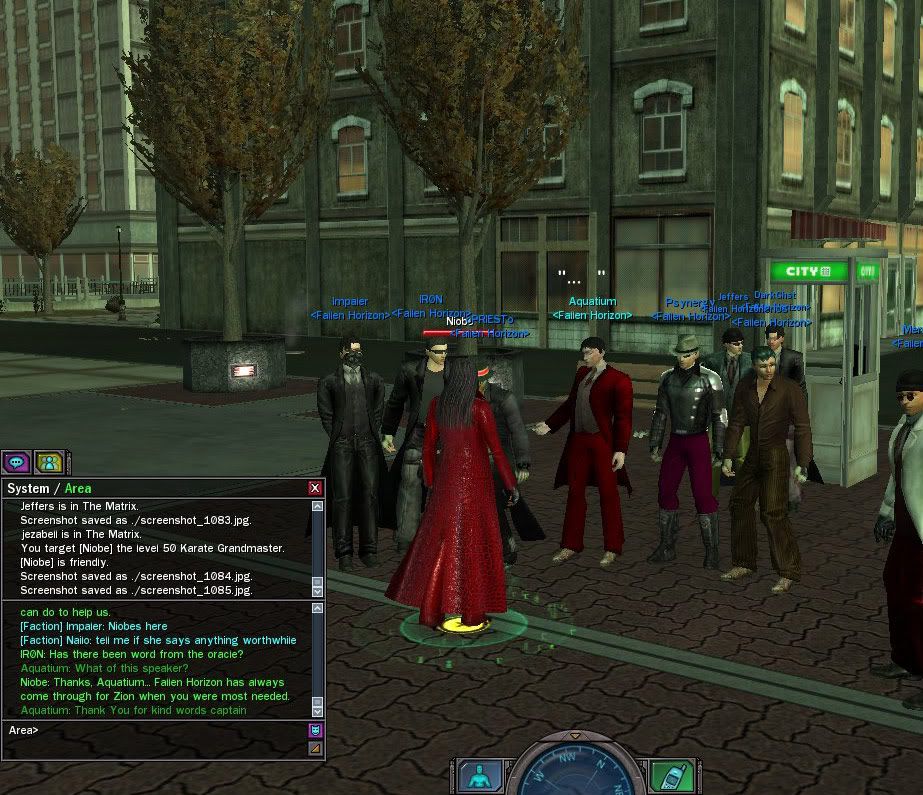Viewport: 923px width, 795px height.
Task: Switch to the System chat tab
Action: point(28,488)
